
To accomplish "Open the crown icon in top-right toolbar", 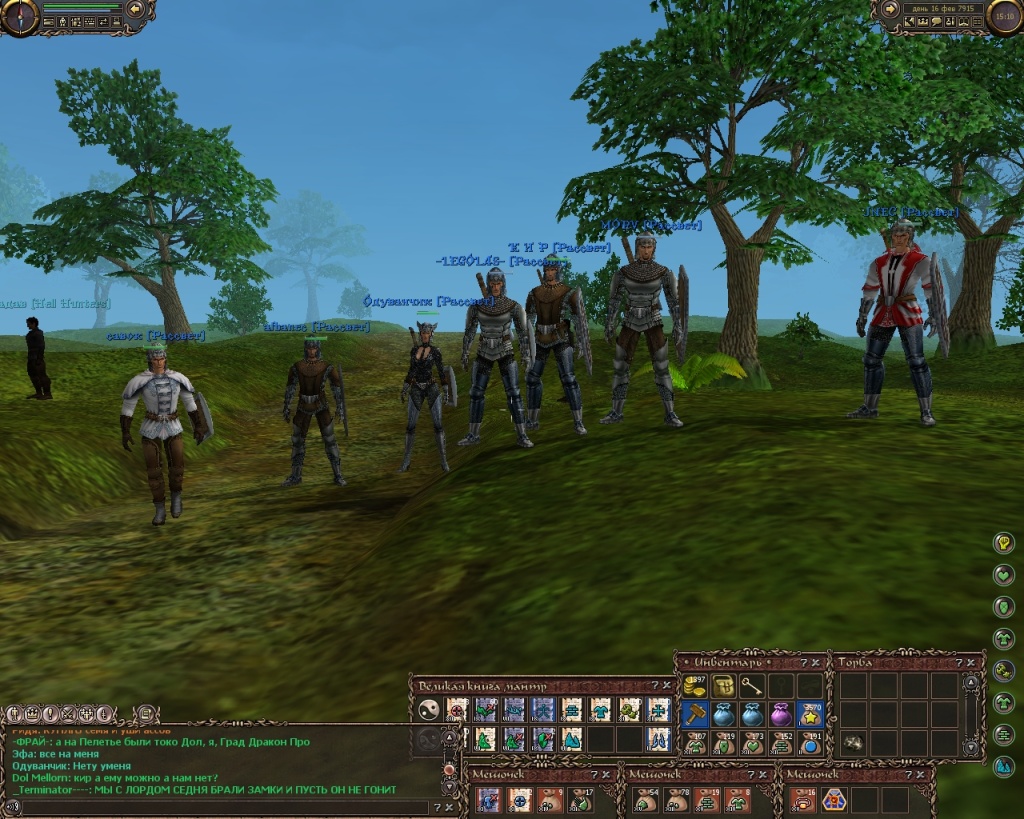I will tap(925, 22).
